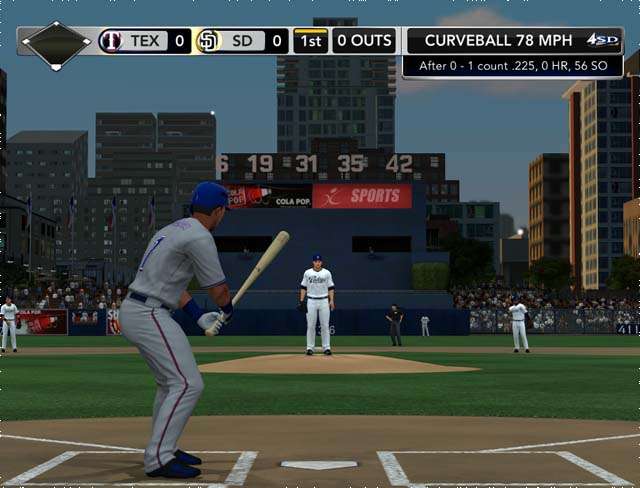Viewport: 640px width, 488px height.
Task: Click the 4SD broadcast network logo
Action: pos(603,40)
